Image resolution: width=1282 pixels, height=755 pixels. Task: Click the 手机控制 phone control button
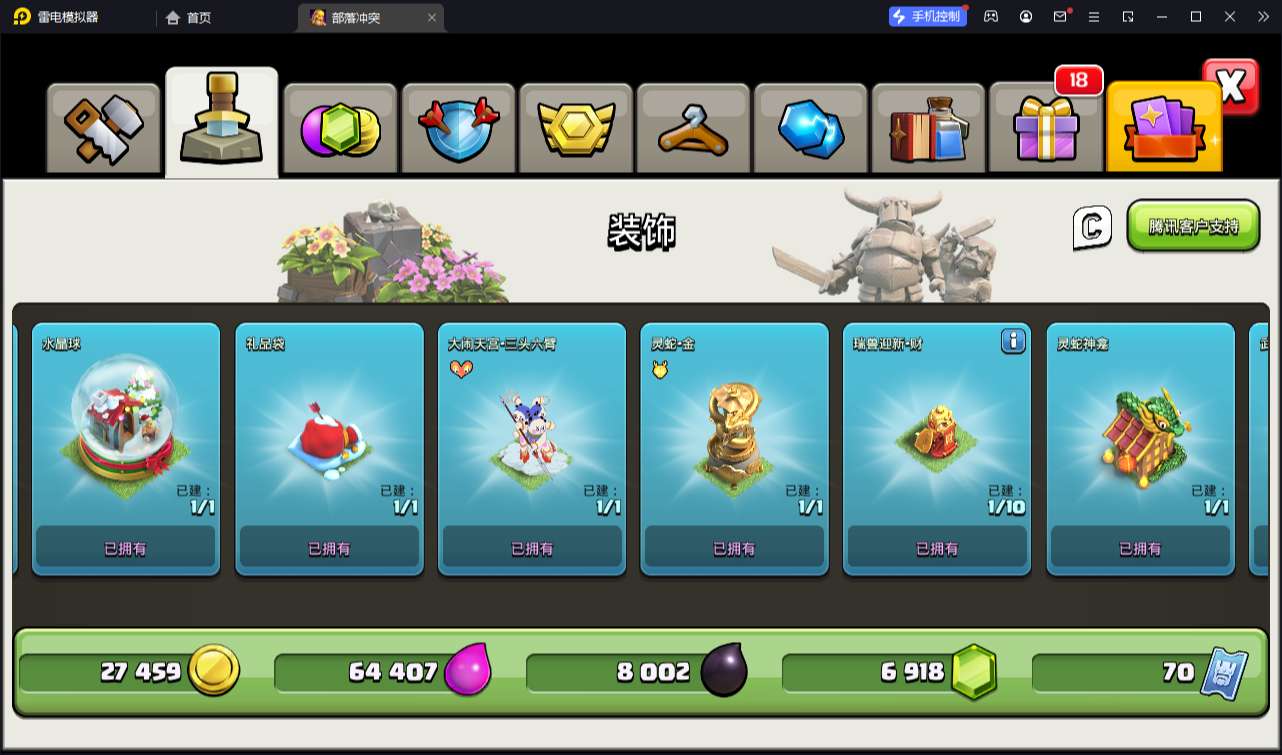927,16
